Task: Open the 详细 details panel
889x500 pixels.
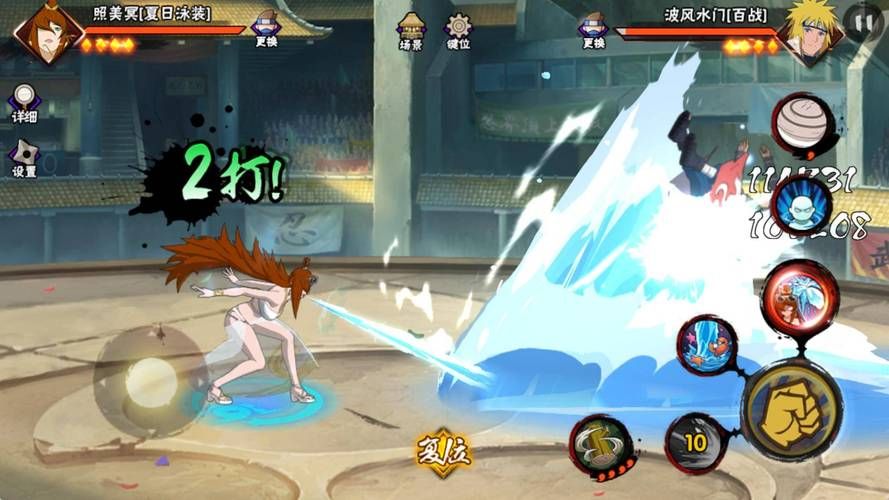Action: pos(24,104)
